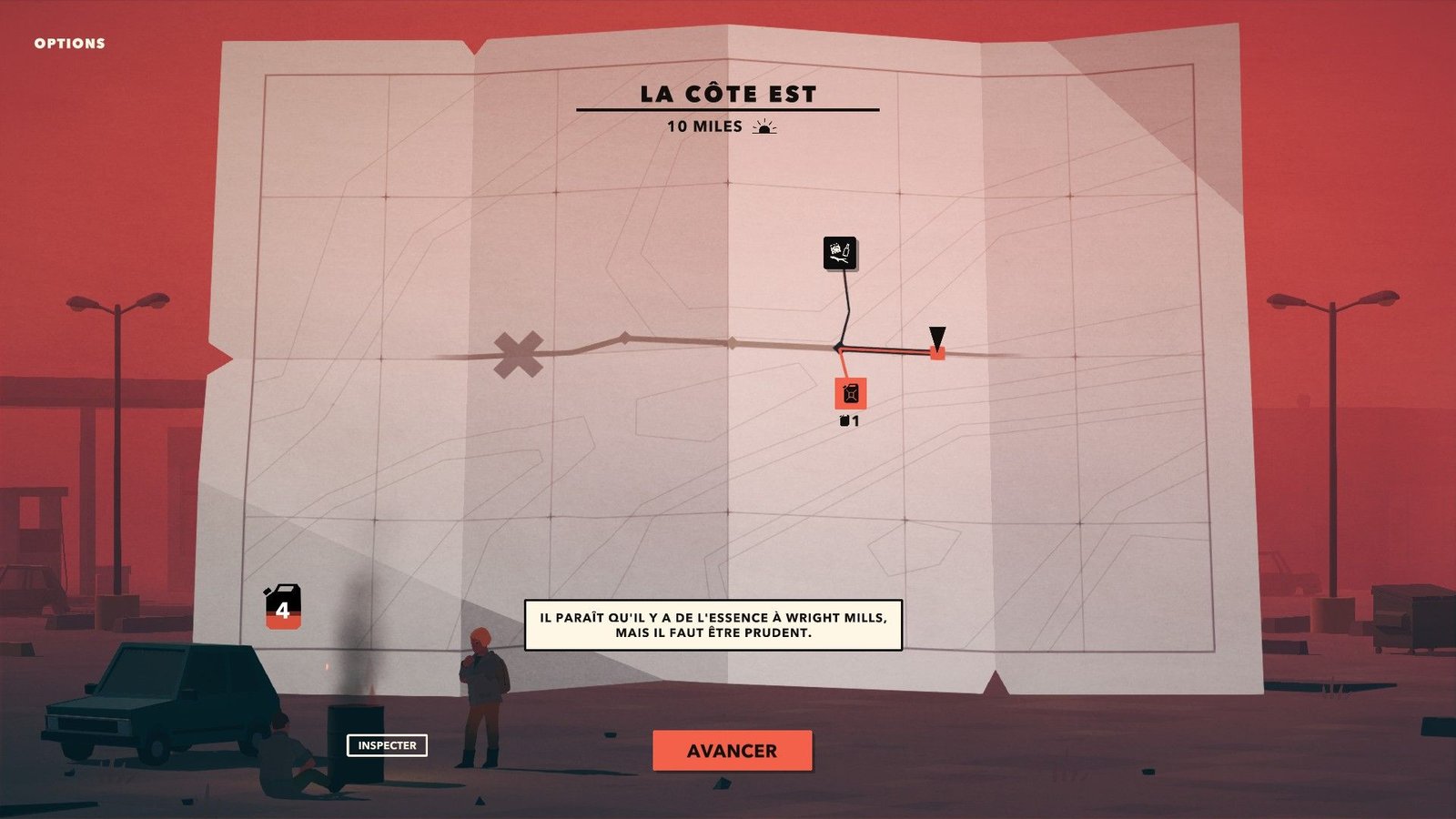Select the red fuel station map node
This screenshot has height=819, width=1456.
pos(851,394)
